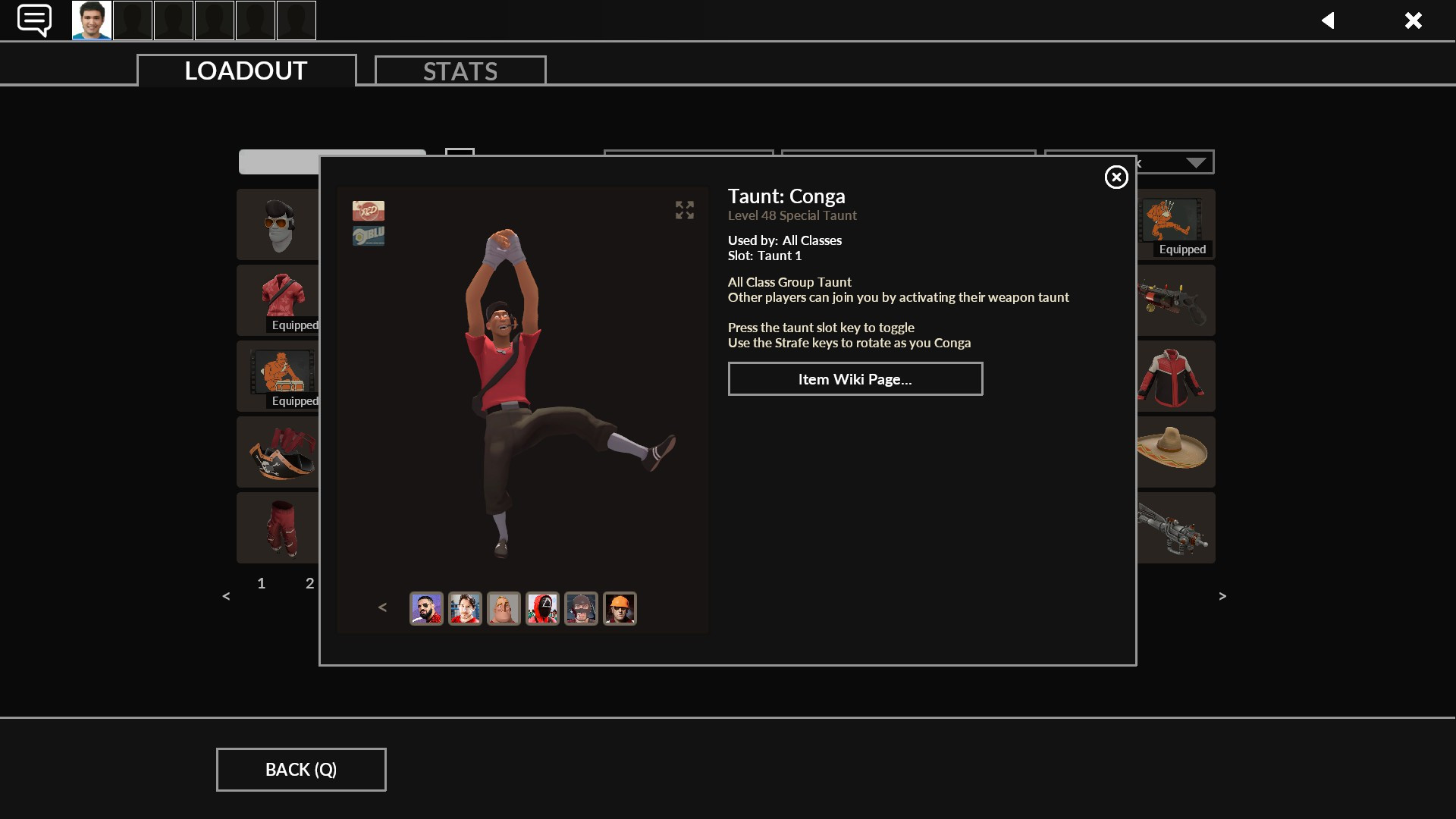Select the BLU team preview icon
1456x819 pixels.
point(368,234)
